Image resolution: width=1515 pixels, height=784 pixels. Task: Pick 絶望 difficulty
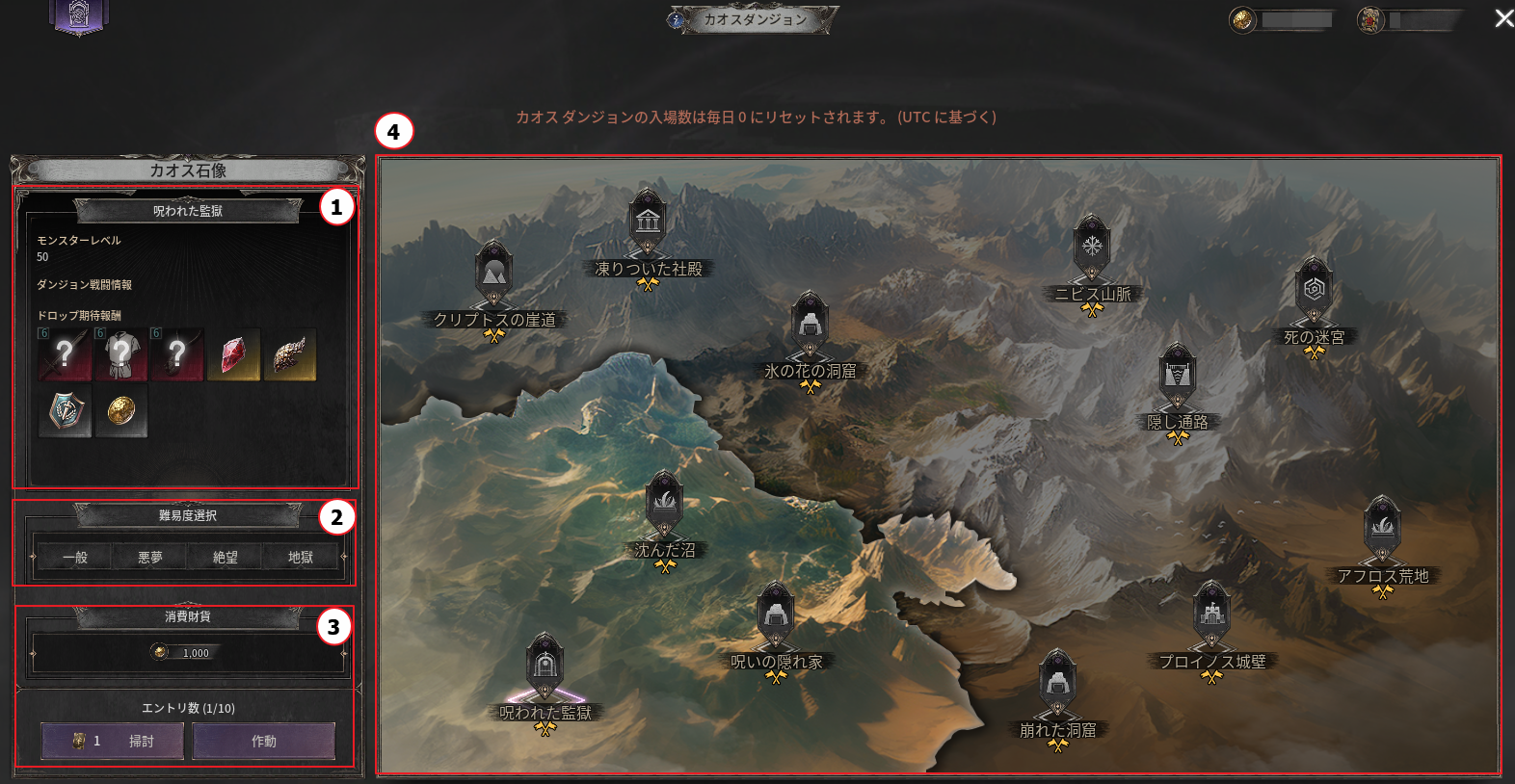point(225,558)
